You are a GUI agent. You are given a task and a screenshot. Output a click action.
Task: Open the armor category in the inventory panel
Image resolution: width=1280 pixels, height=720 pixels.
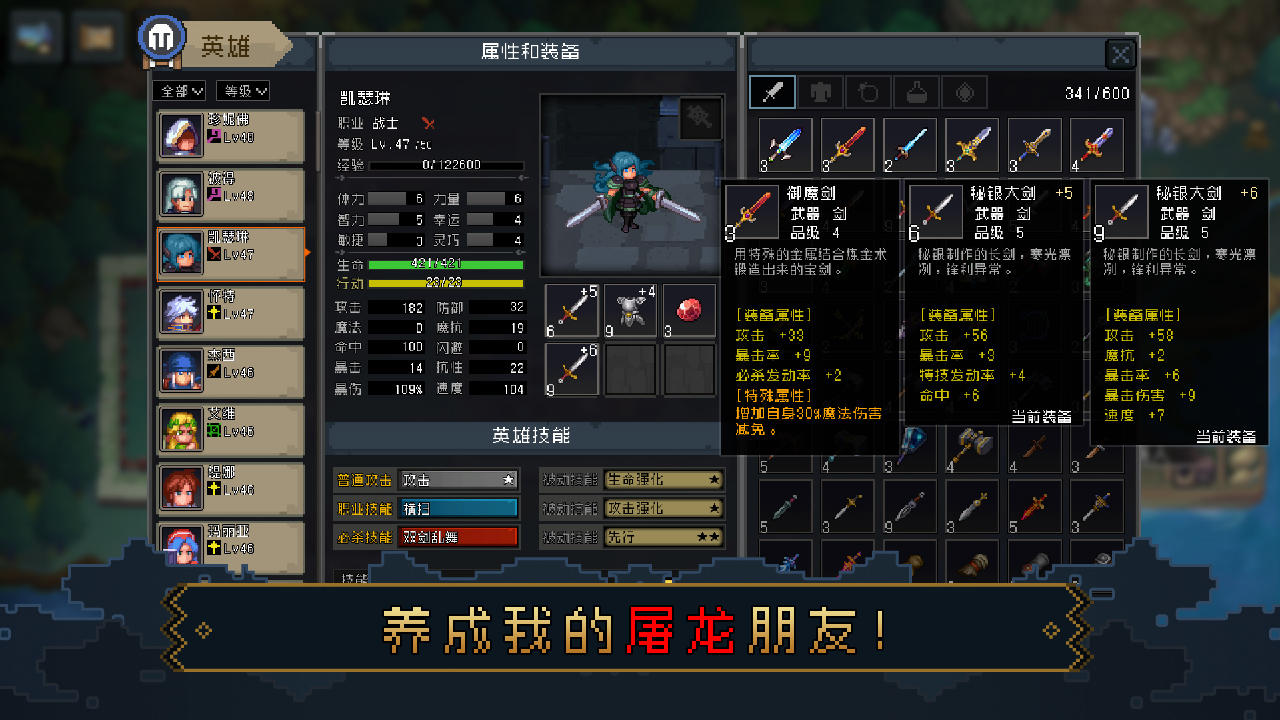[x=822, y=91]
